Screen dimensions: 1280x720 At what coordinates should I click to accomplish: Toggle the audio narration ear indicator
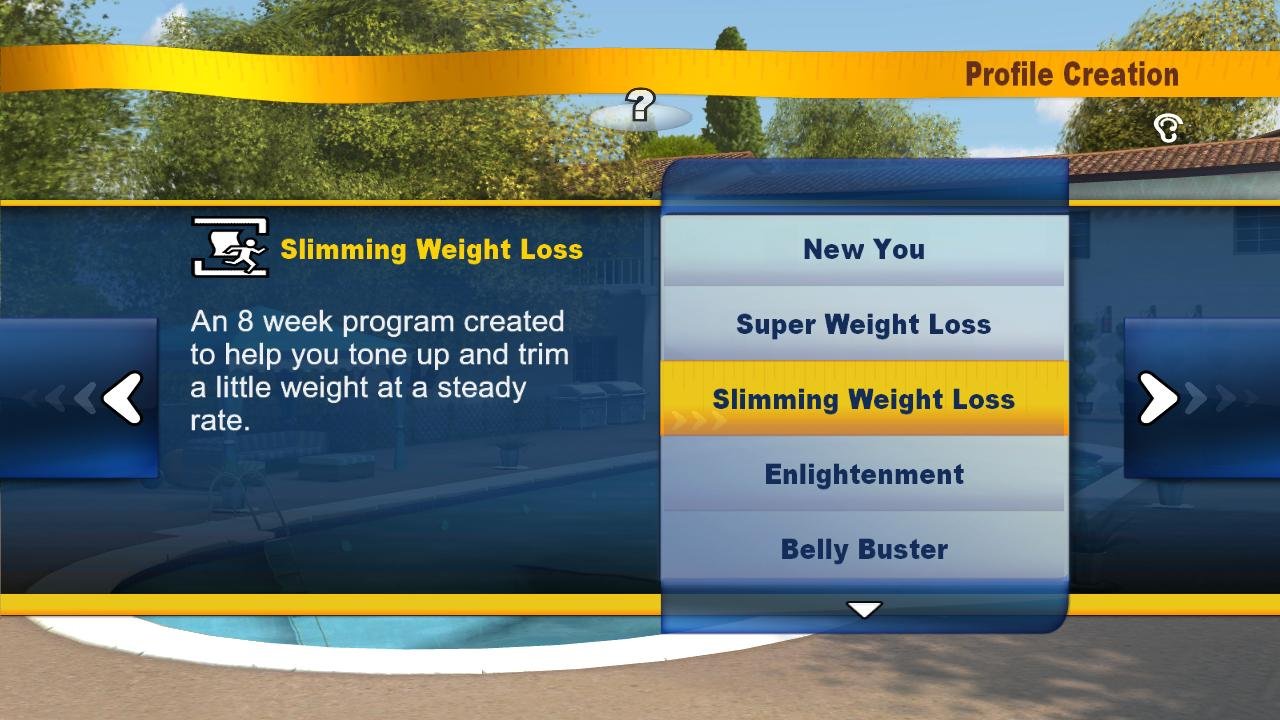pos(1166,128)
